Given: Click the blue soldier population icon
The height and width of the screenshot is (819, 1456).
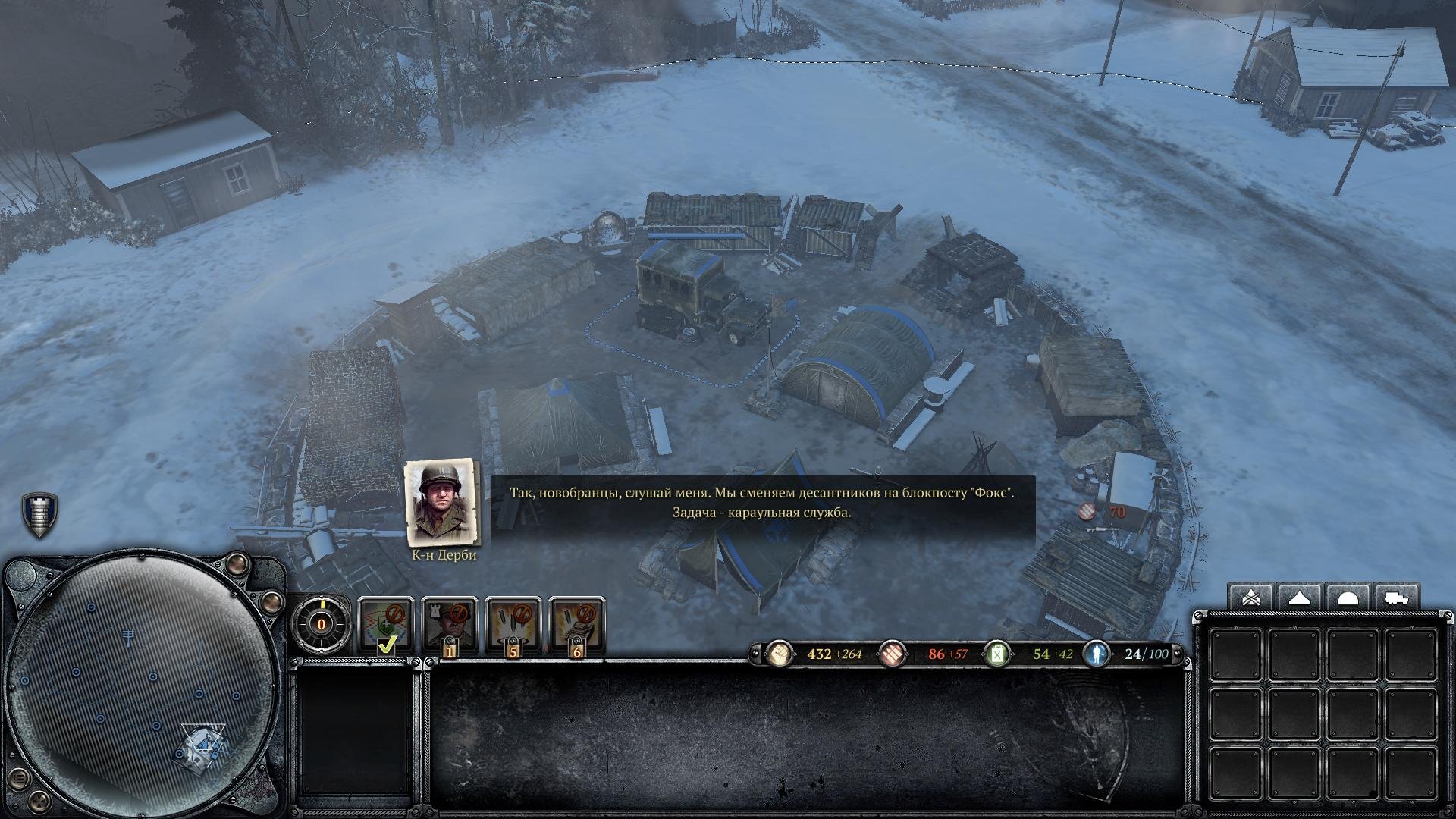Looking at the screenshot, I should tap(1097, 654).
